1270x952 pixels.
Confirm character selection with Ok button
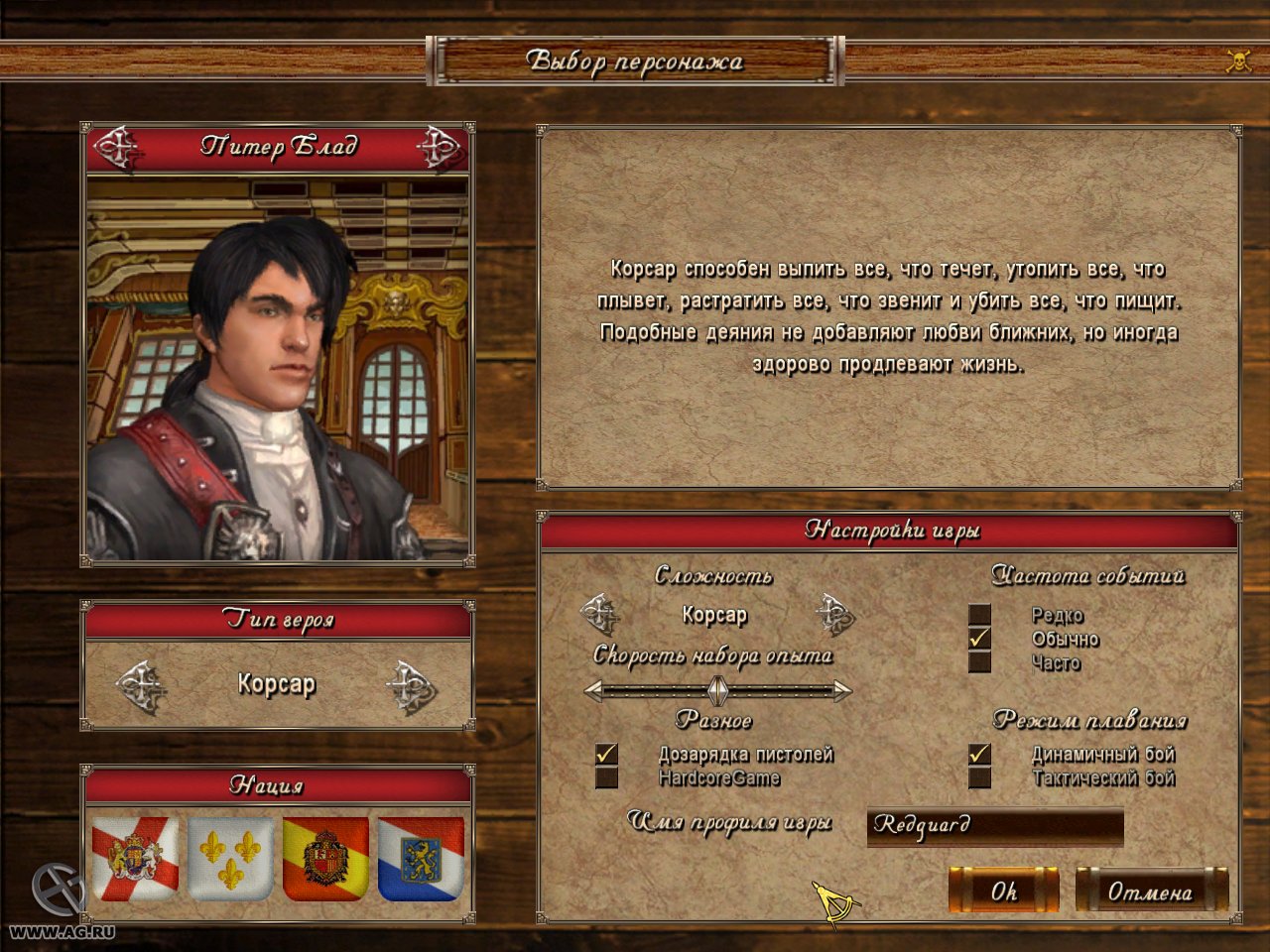click(1003, 891)
